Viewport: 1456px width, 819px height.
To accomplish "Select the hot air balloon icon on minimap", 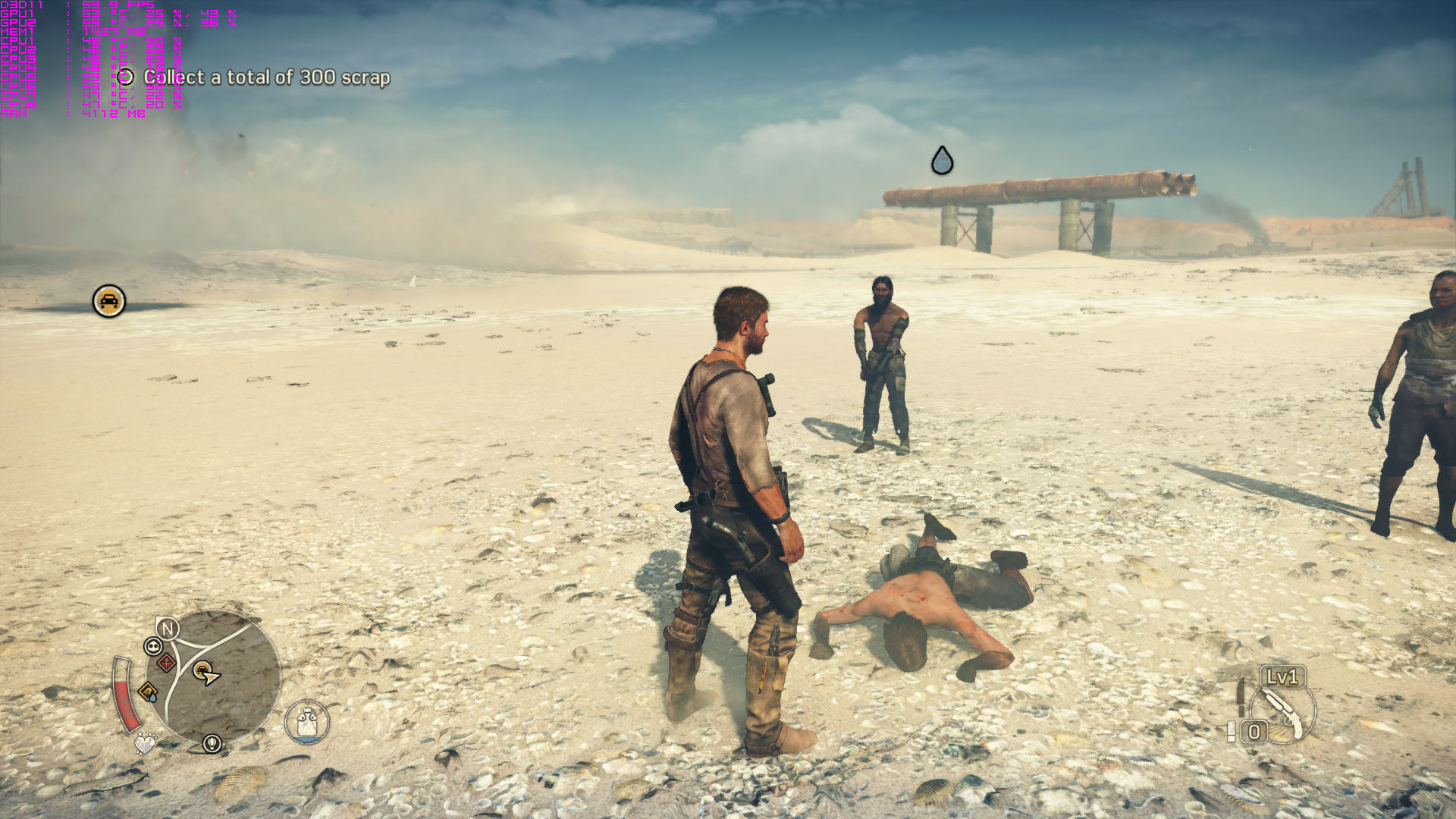I will 212,743.
